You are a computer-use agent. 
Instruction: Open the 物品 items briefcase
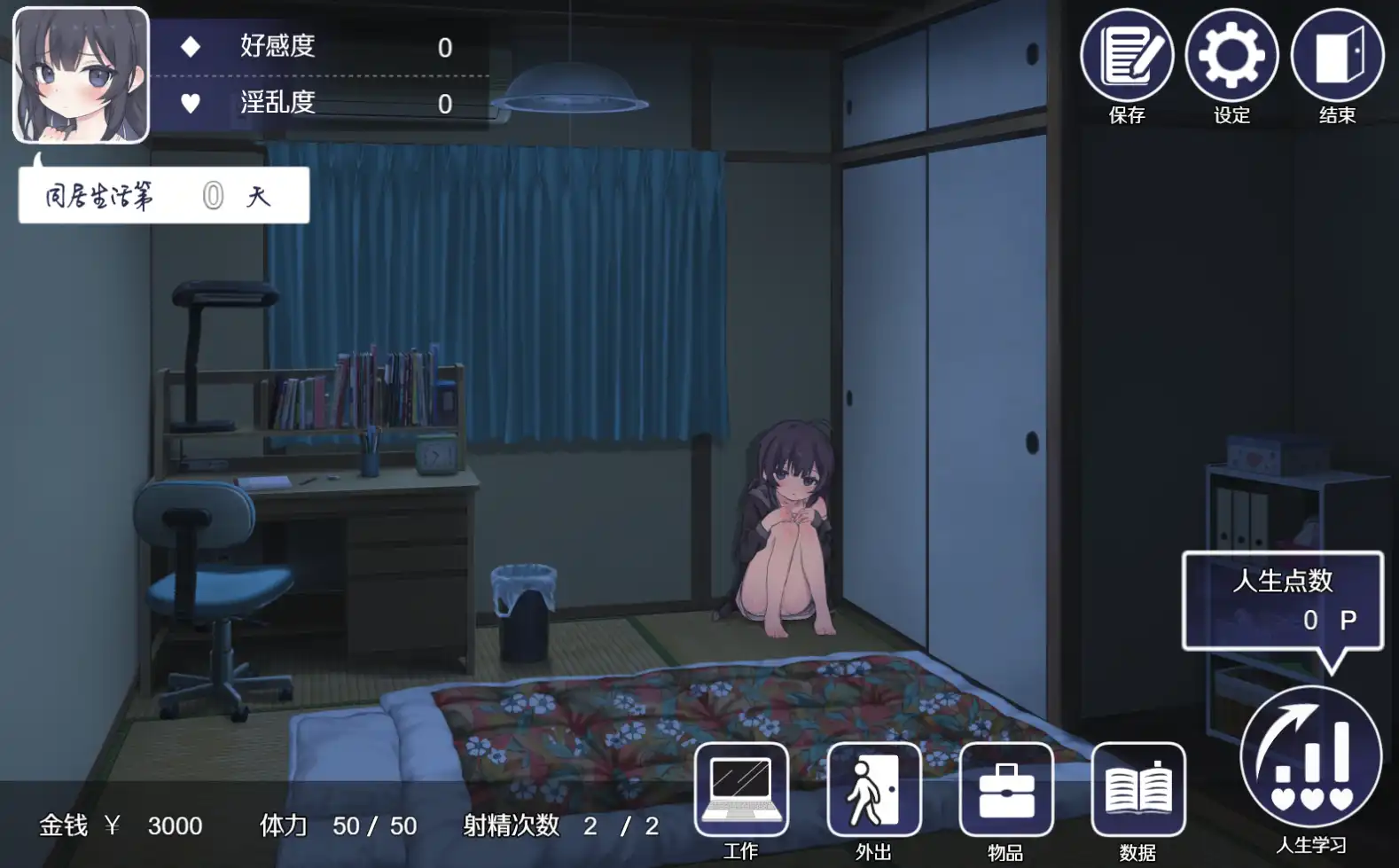click(x=1005, y=790)
